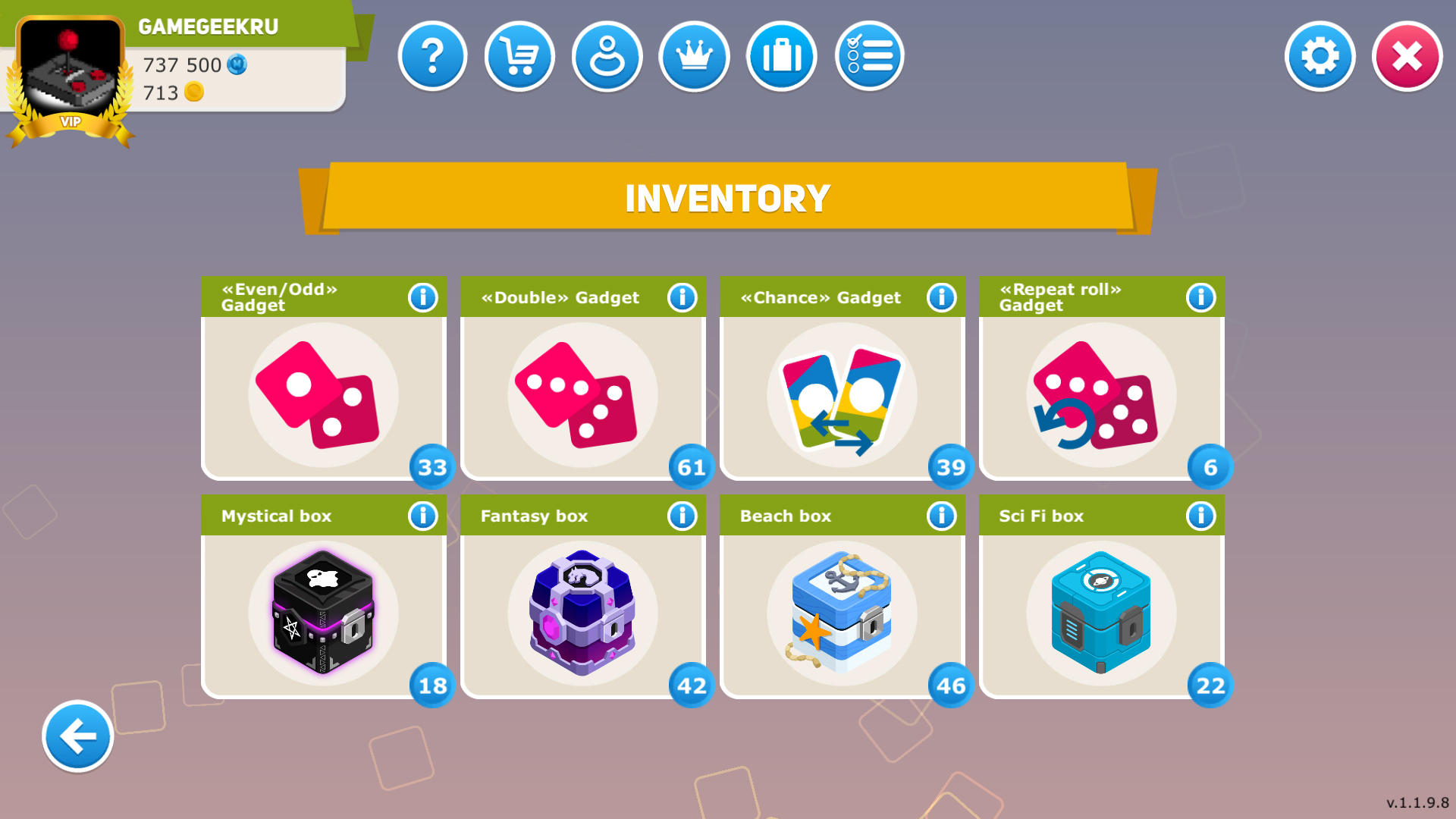Select the Beach box thumbnail

pos(842,613)
